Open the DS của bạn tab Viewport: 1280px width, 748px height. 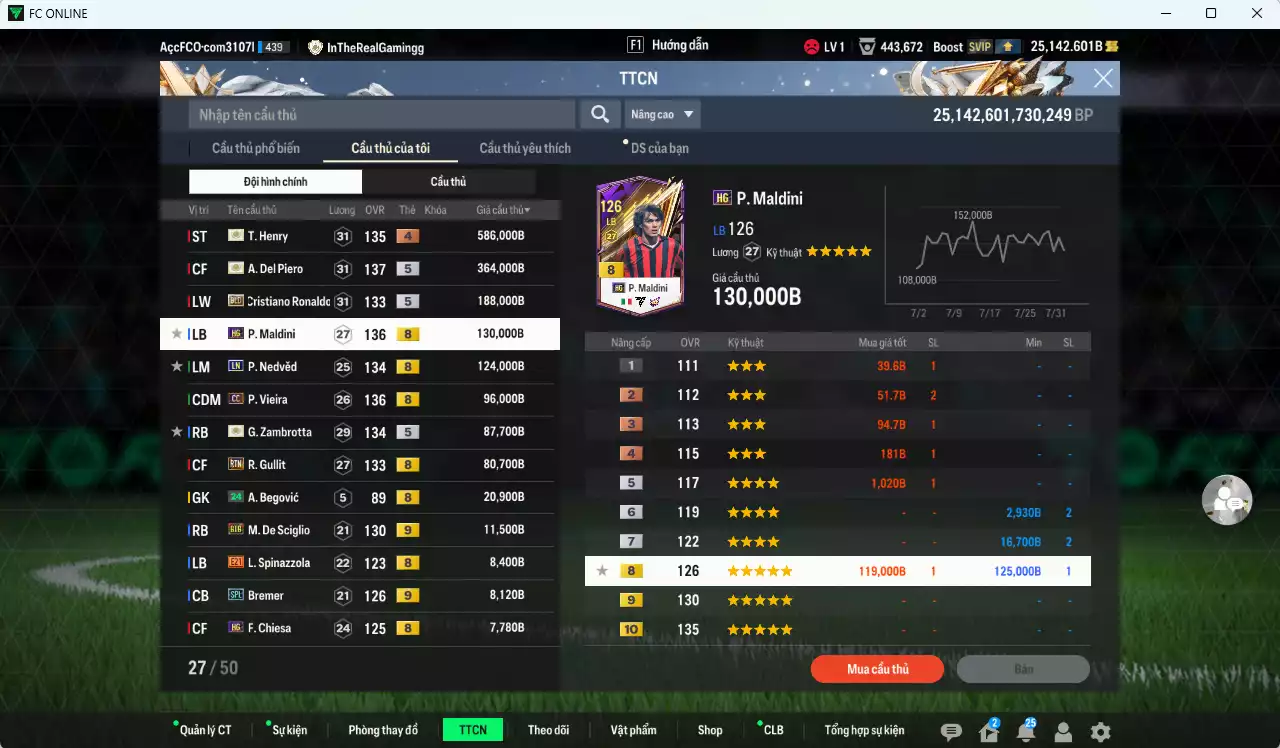click(659, 148)
